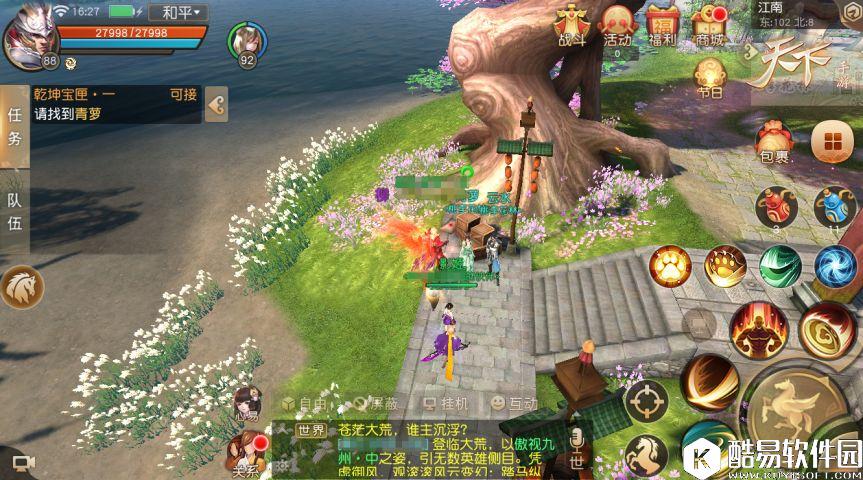Activate the glowing paw print skill
The image size is (863, 480).
pyautogui.click(x=668, y=266)
